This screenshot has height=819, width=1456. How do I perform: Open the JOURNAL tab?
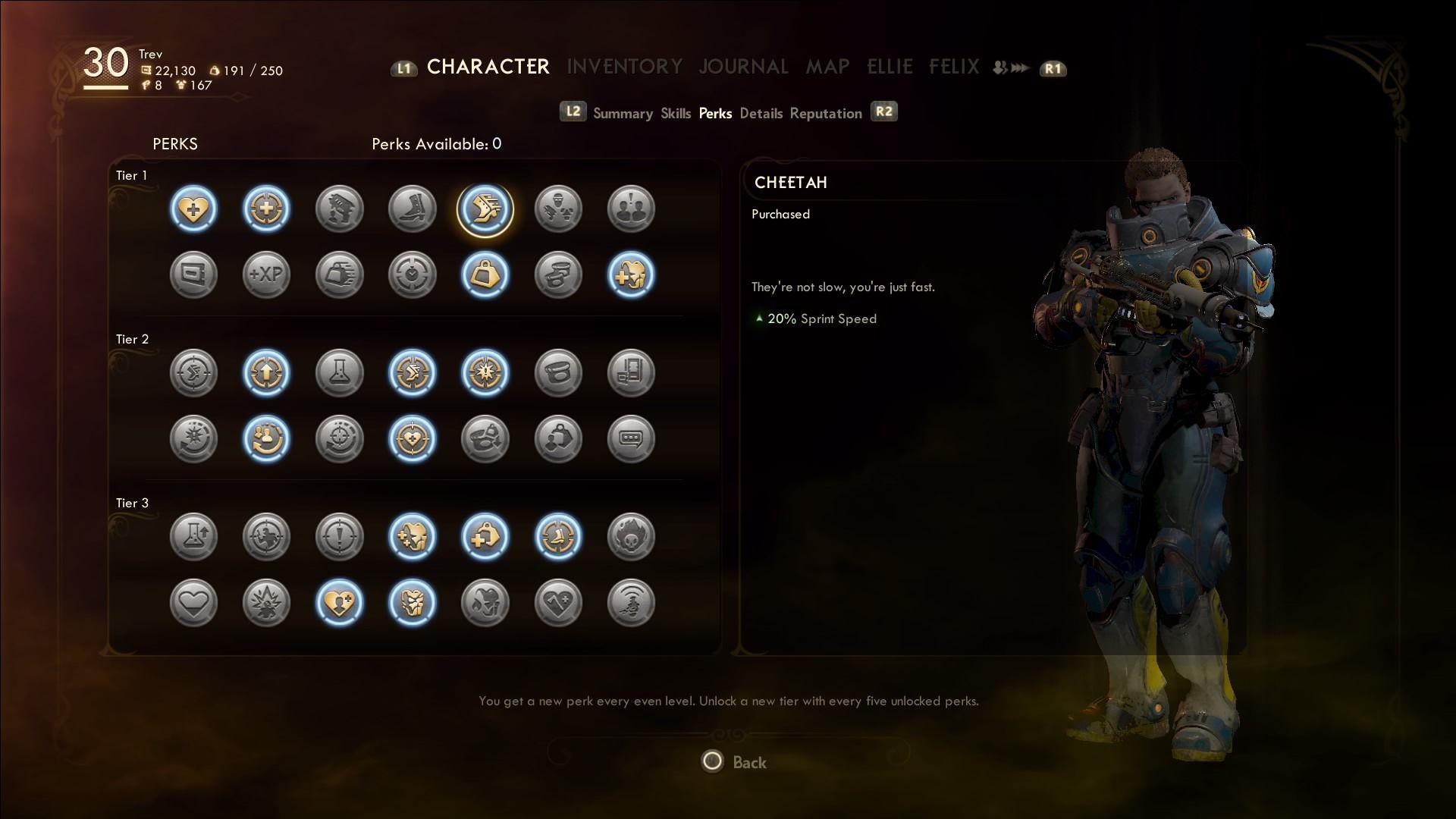coord(743,67)
